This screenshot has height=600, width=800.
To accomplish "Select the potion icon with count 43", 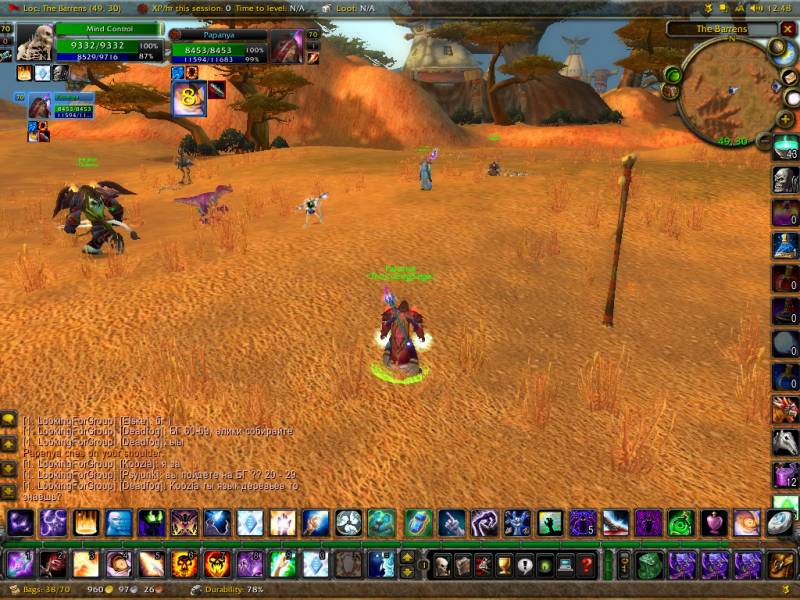I will (785, 148).
